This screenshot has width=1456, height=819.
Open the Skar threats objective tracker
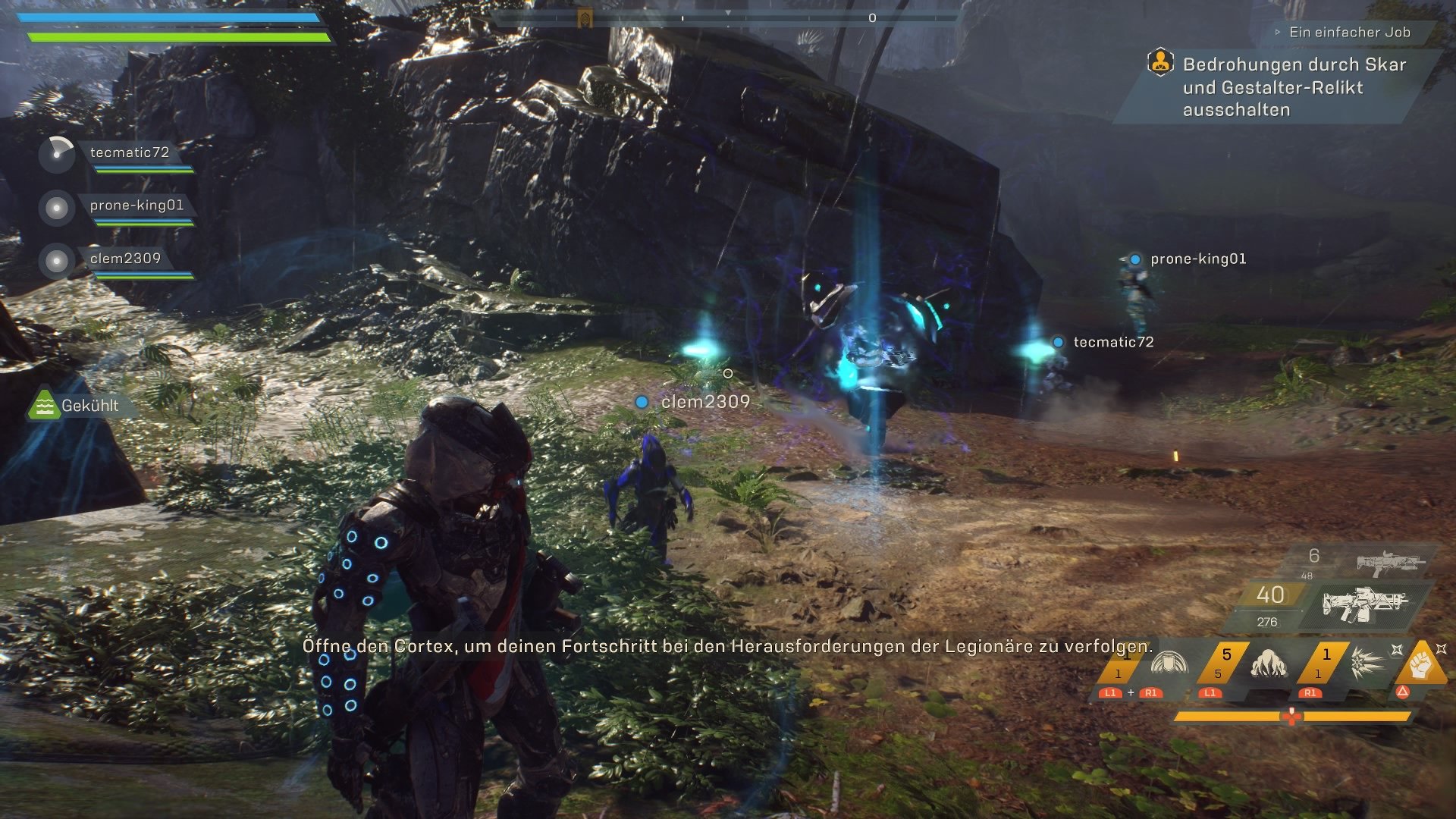tap(1294, 87)
